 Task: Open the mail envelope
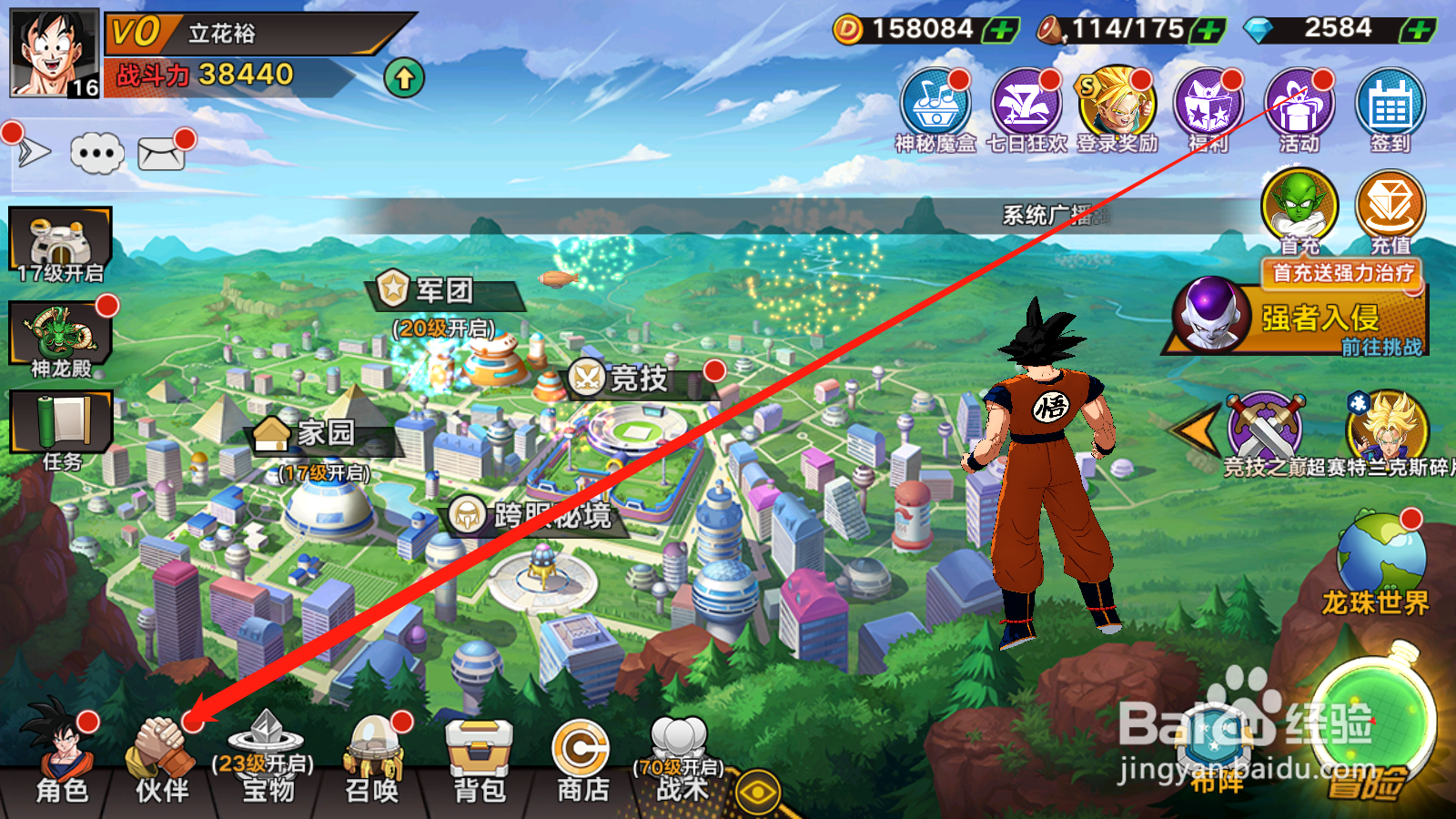[161, 154]
